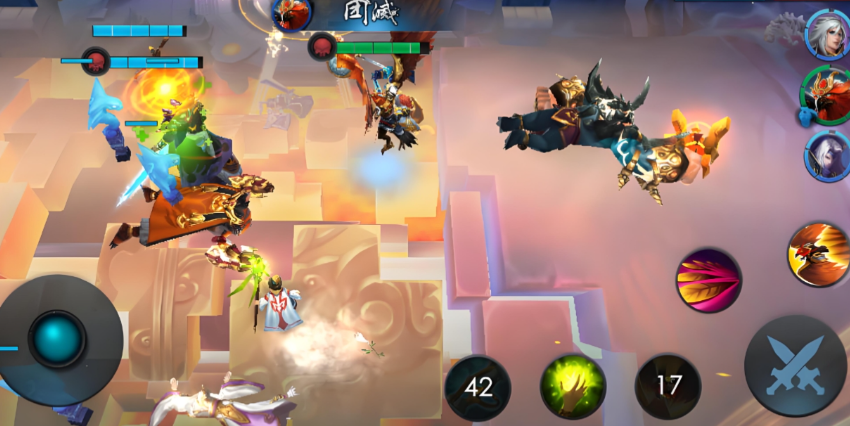
Task: Tap the skill showing 17 cooldown
Action: pyautogui.click(x=668, y=387)
